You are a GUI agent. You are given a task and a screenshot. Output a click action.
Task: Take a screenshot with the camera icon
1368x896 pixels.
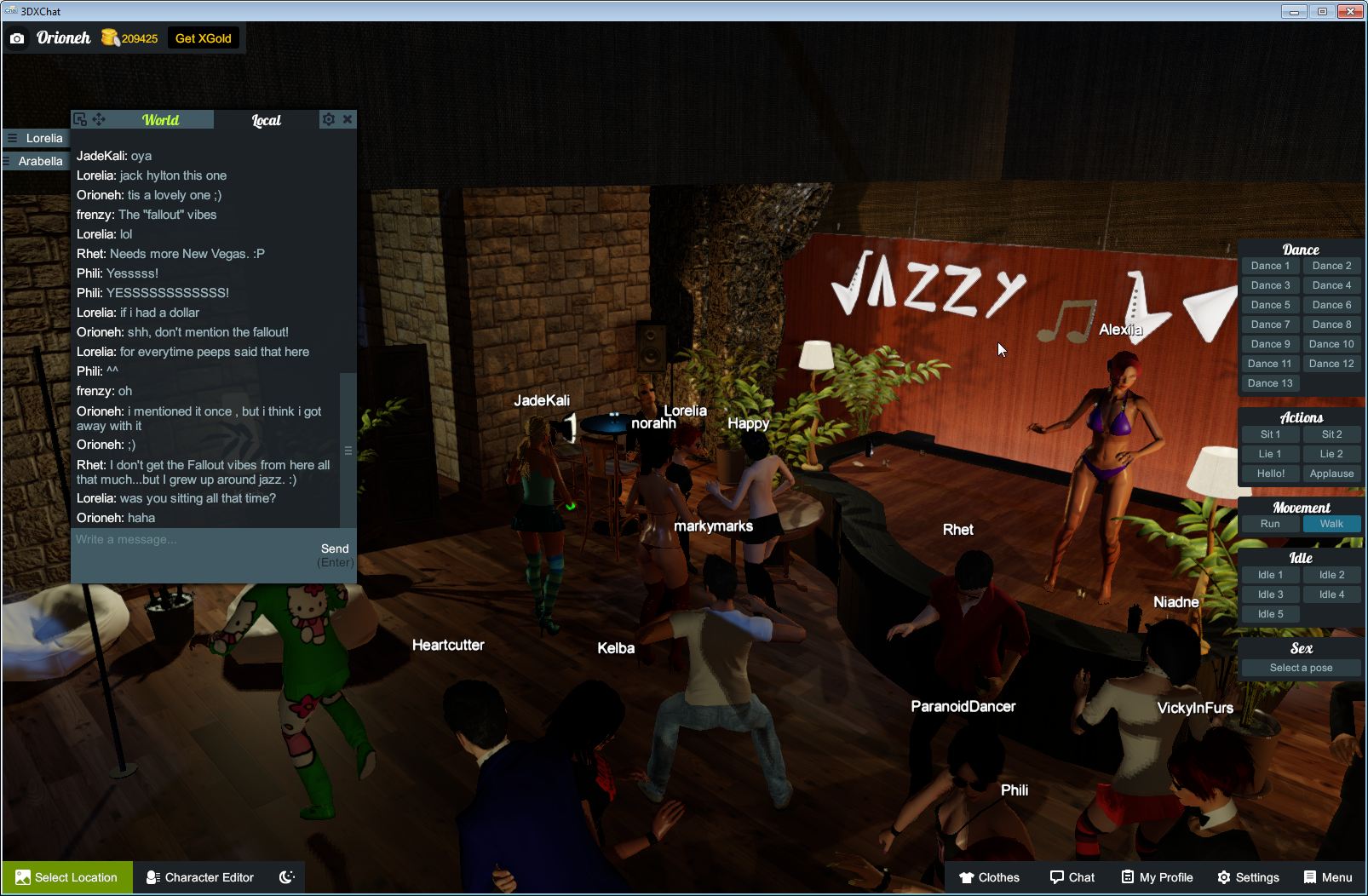(x=17, y=37)
